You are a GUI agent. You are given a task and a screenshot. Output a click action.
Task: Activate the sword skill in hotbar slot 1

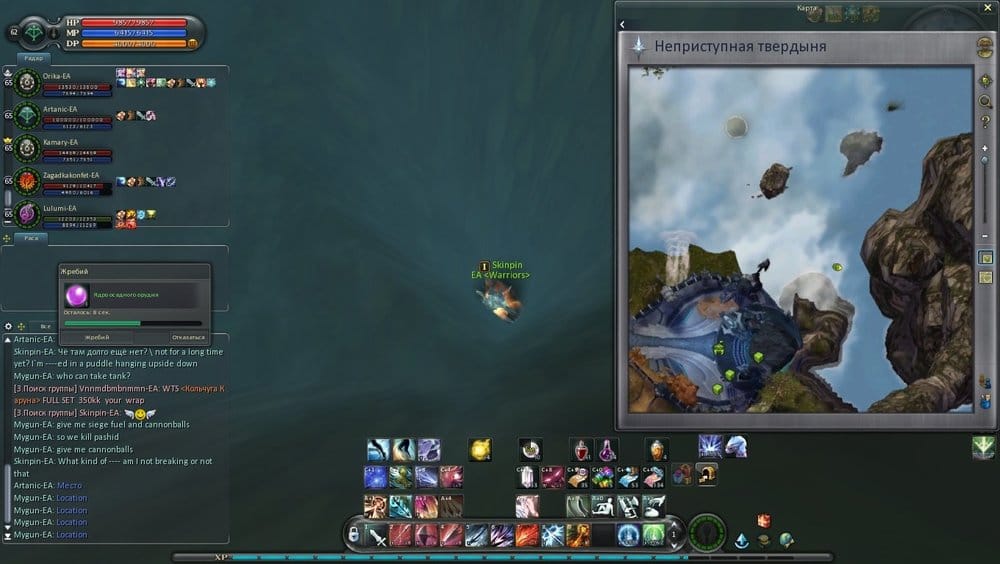(x=376, y=535)
